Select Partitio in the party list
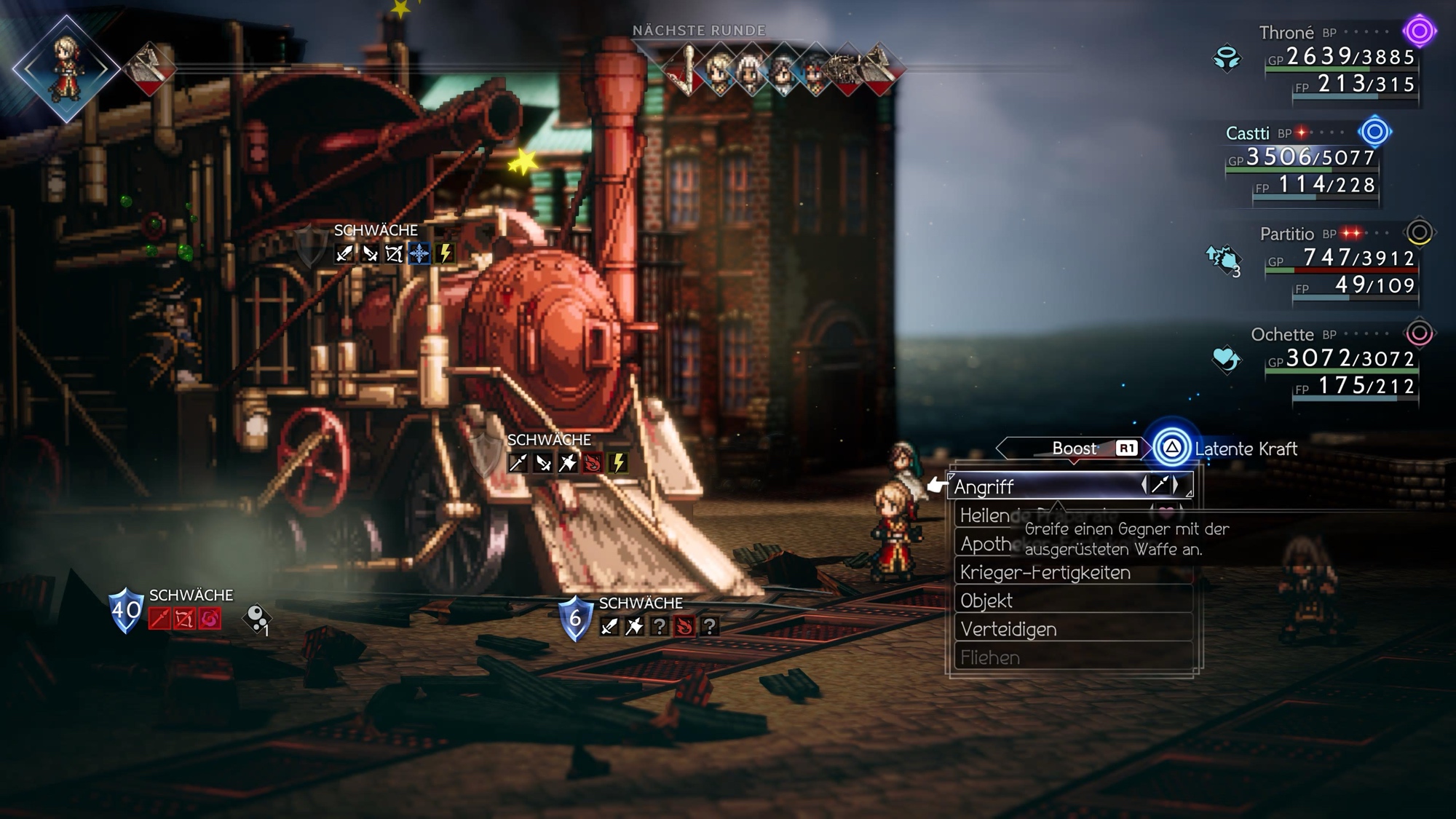This screenshot has height=819, width=1456. (1286, 234)
